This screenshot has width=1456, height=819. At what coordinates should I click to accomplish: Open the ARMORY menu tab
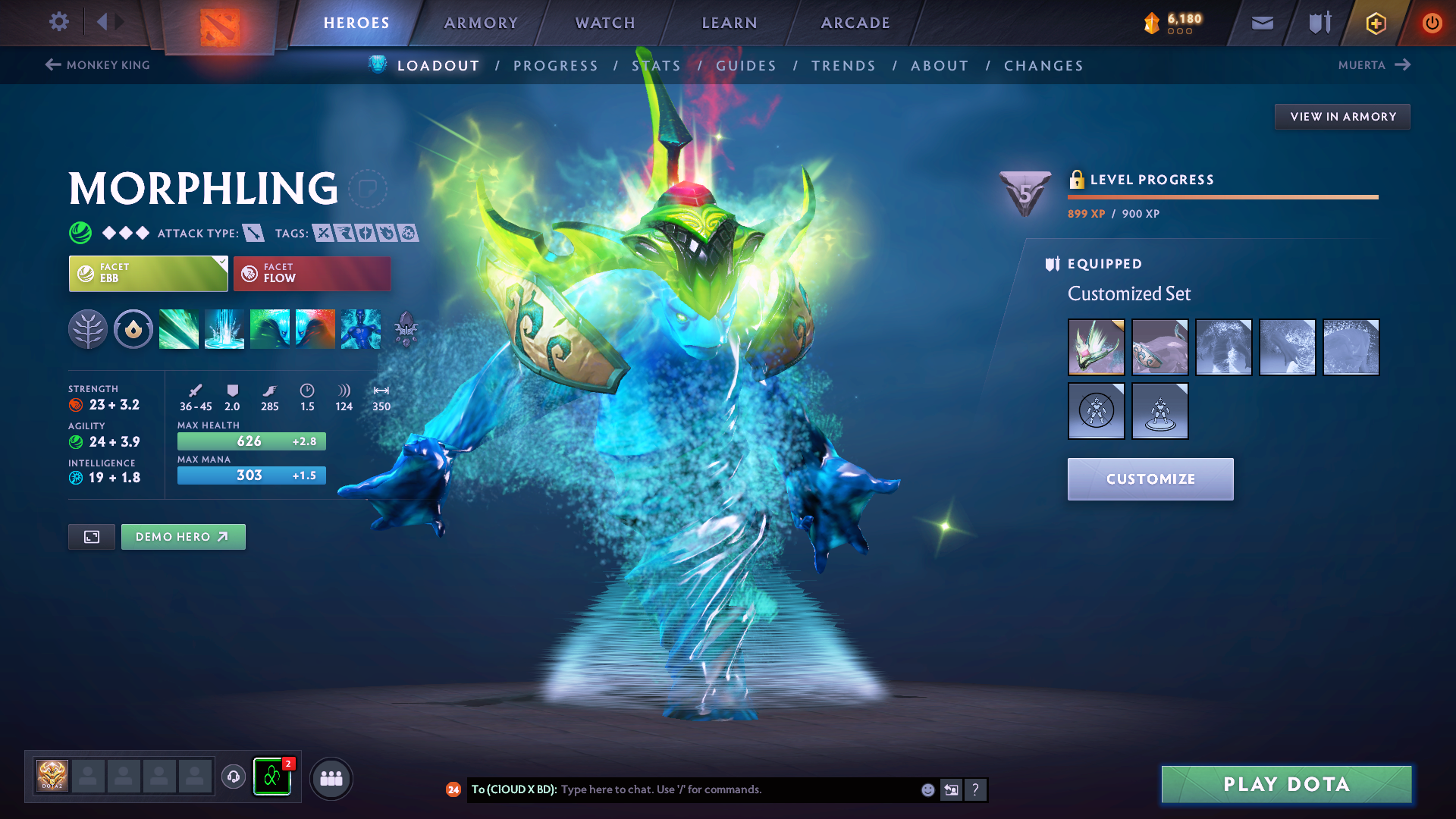click(x=480, y=23)
